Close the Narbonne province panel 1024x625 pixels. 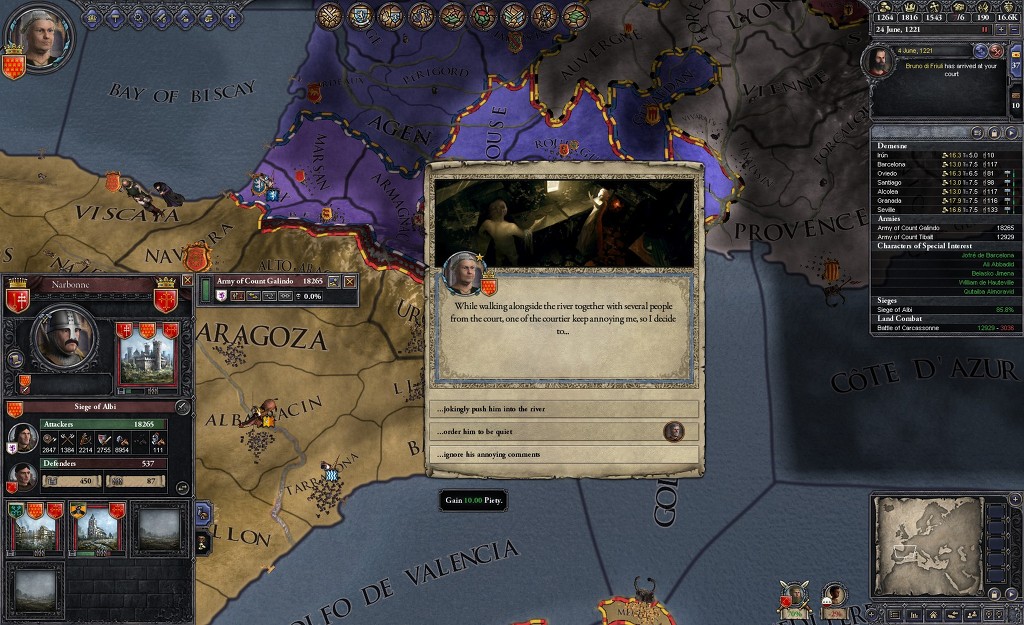(x=188, y=282)
